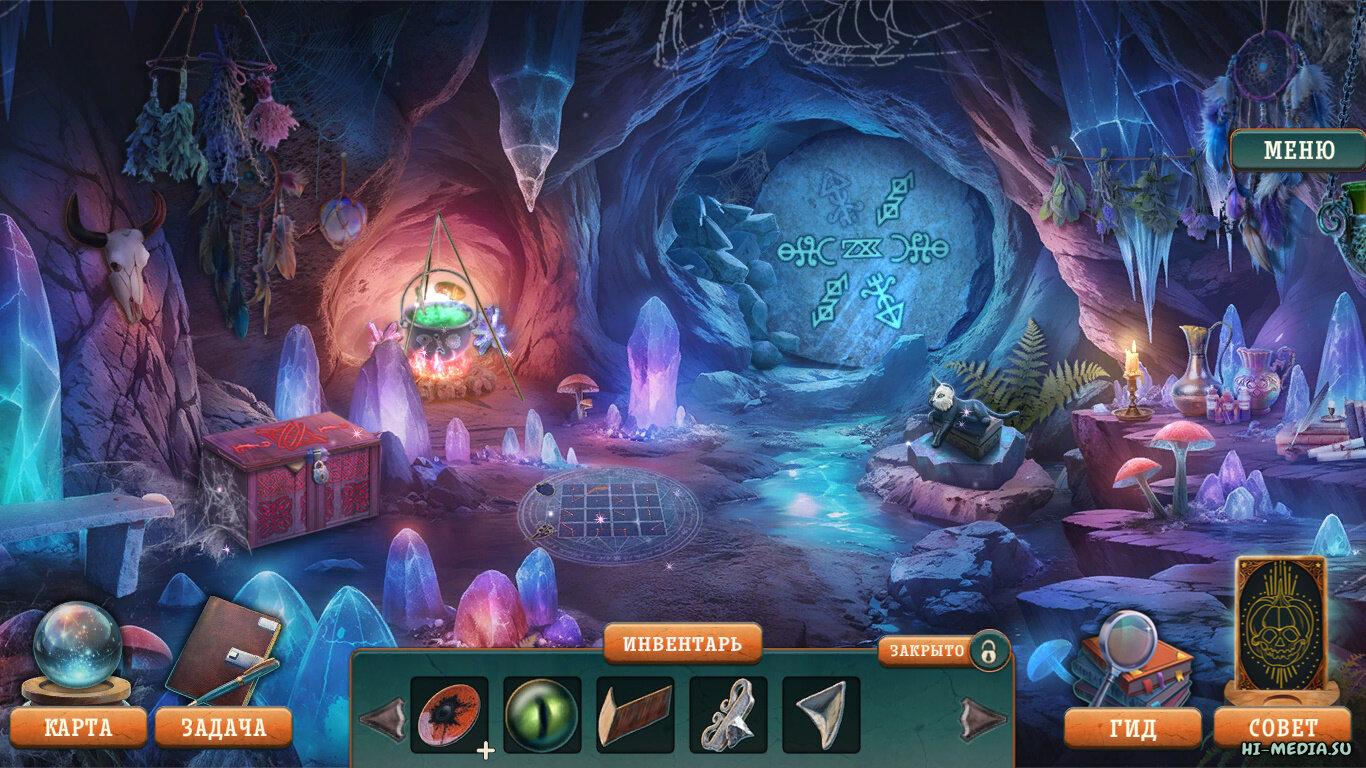Select the silver ornament inventory item

(x=728, y=715)
